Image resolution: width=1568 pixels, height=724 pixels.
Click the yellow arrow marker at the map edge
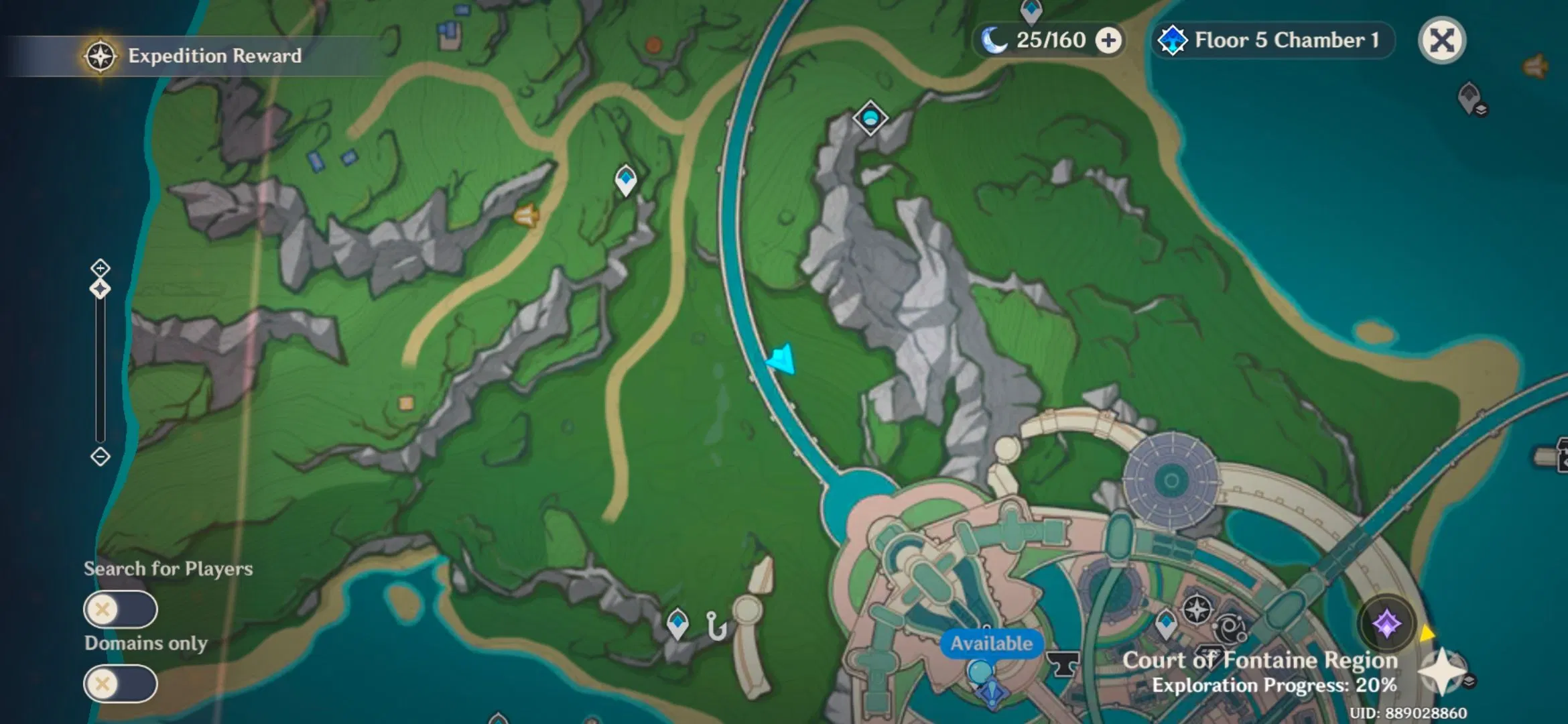coord(1426,631)
